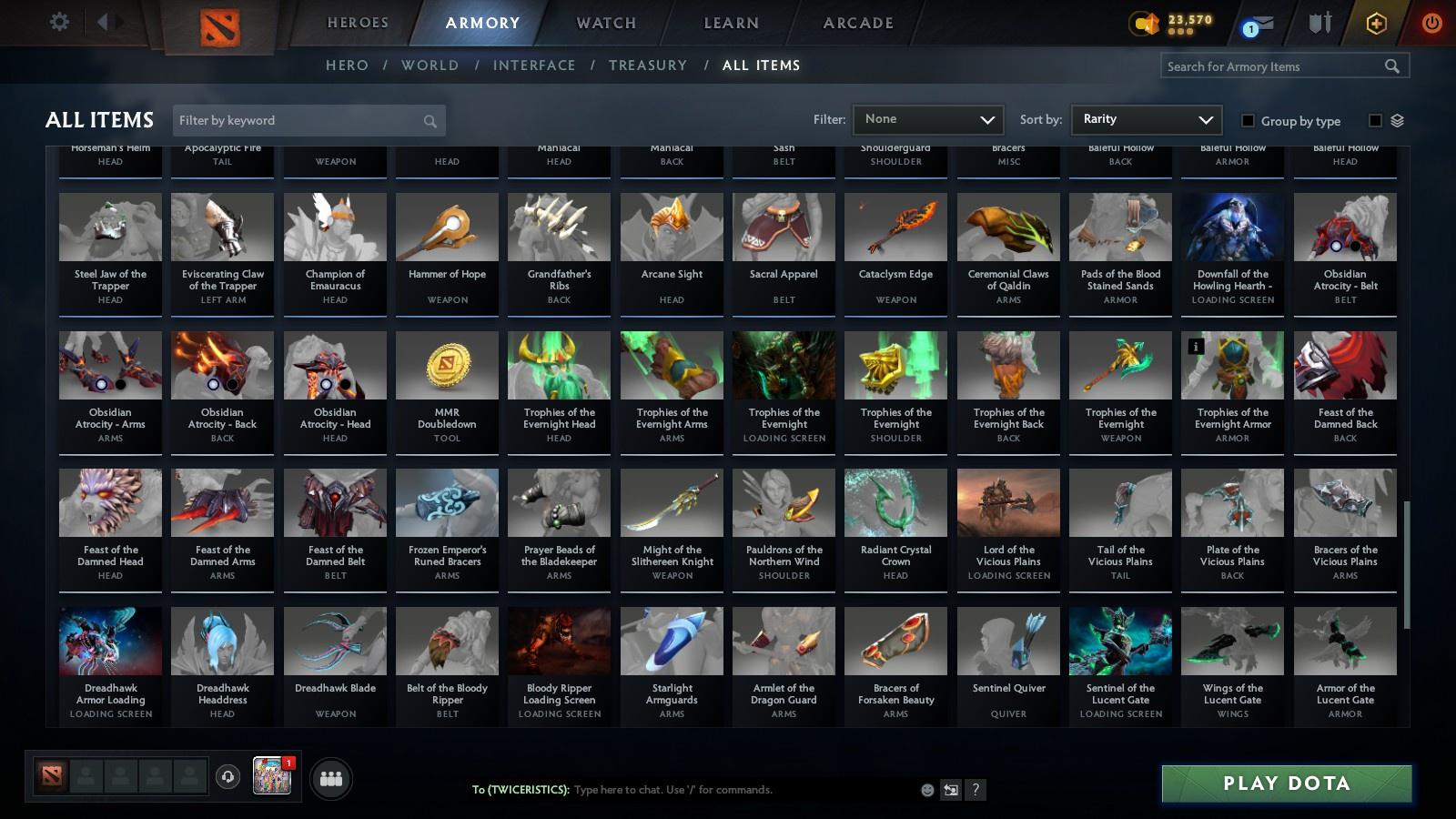The image size is (1456, 819).
Task: Open the Filter dropdown showing None
Action: click(x=928, y=119)
